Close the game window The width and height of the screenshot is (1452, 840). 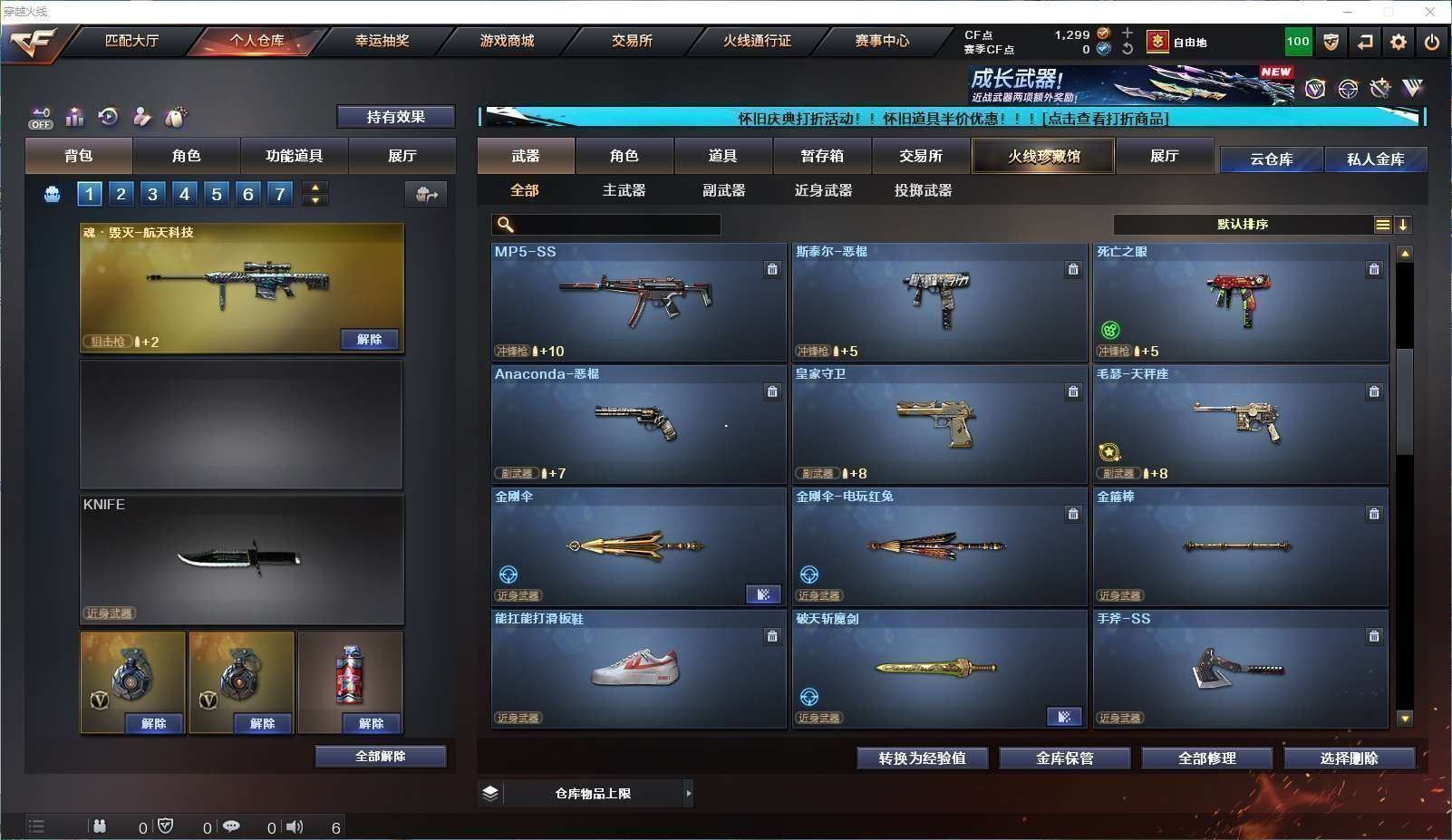(1430, 12)
